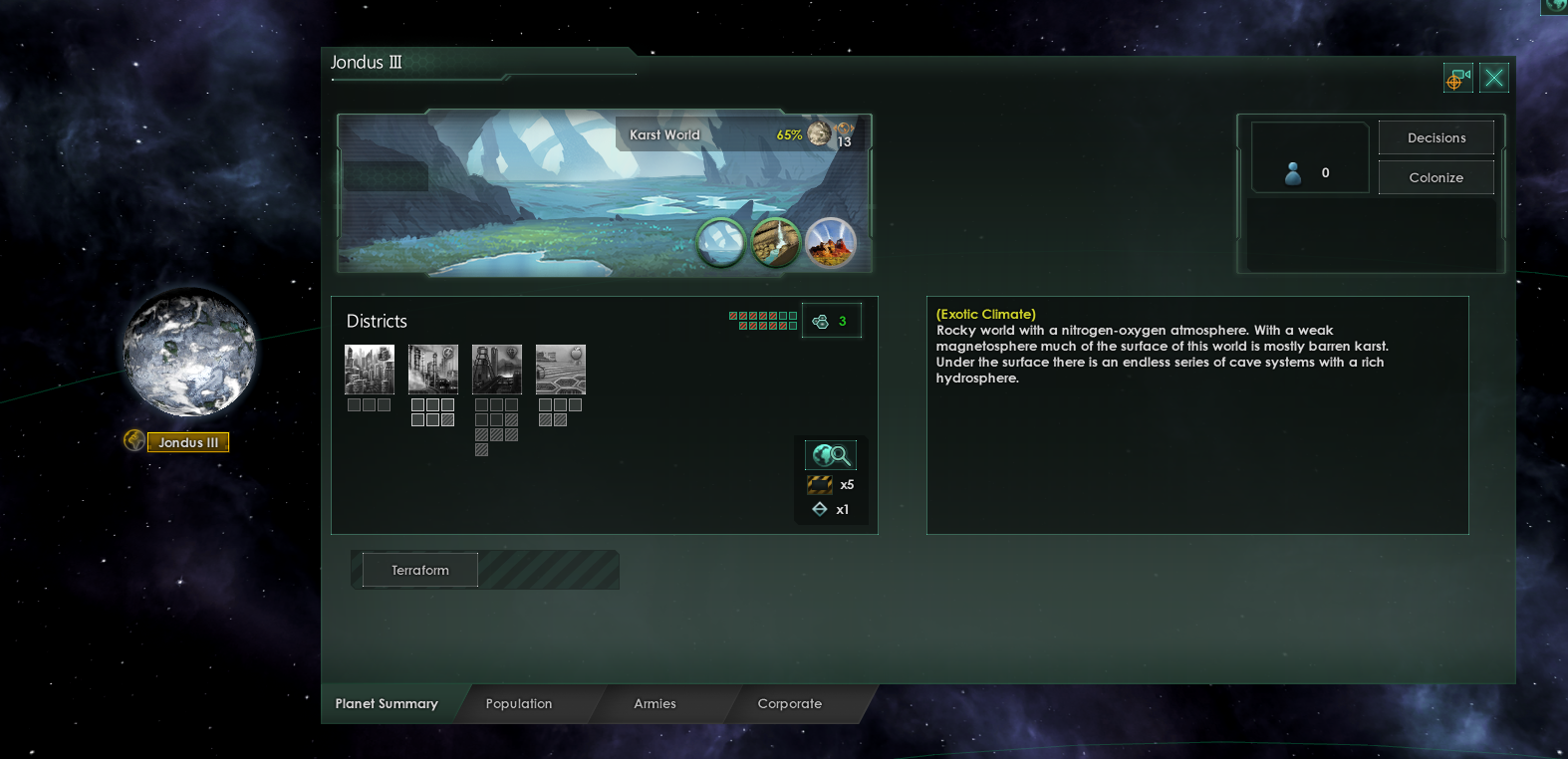Screen dimensions: 1568x759
Task: Open the Armies tab
Action: point(654,704)
